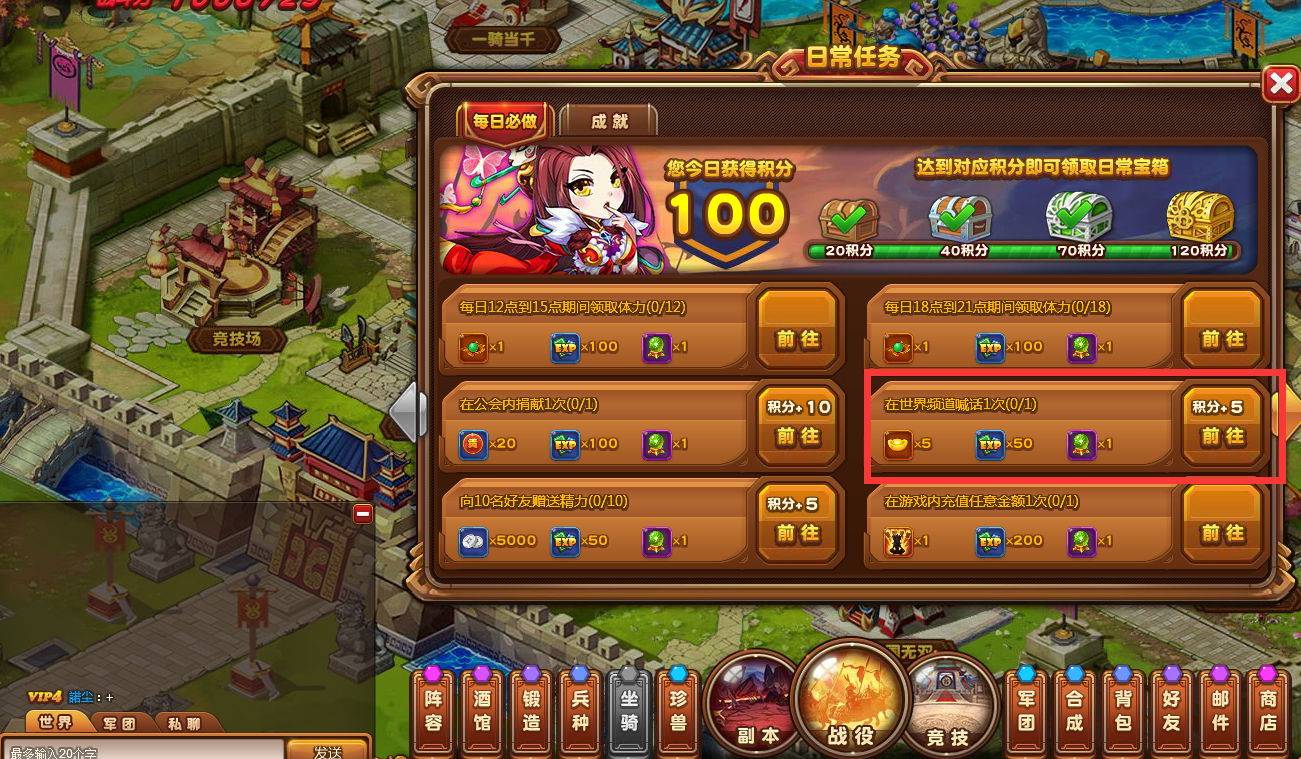Open the 酒馆 tavern

[x=482, y=710]
